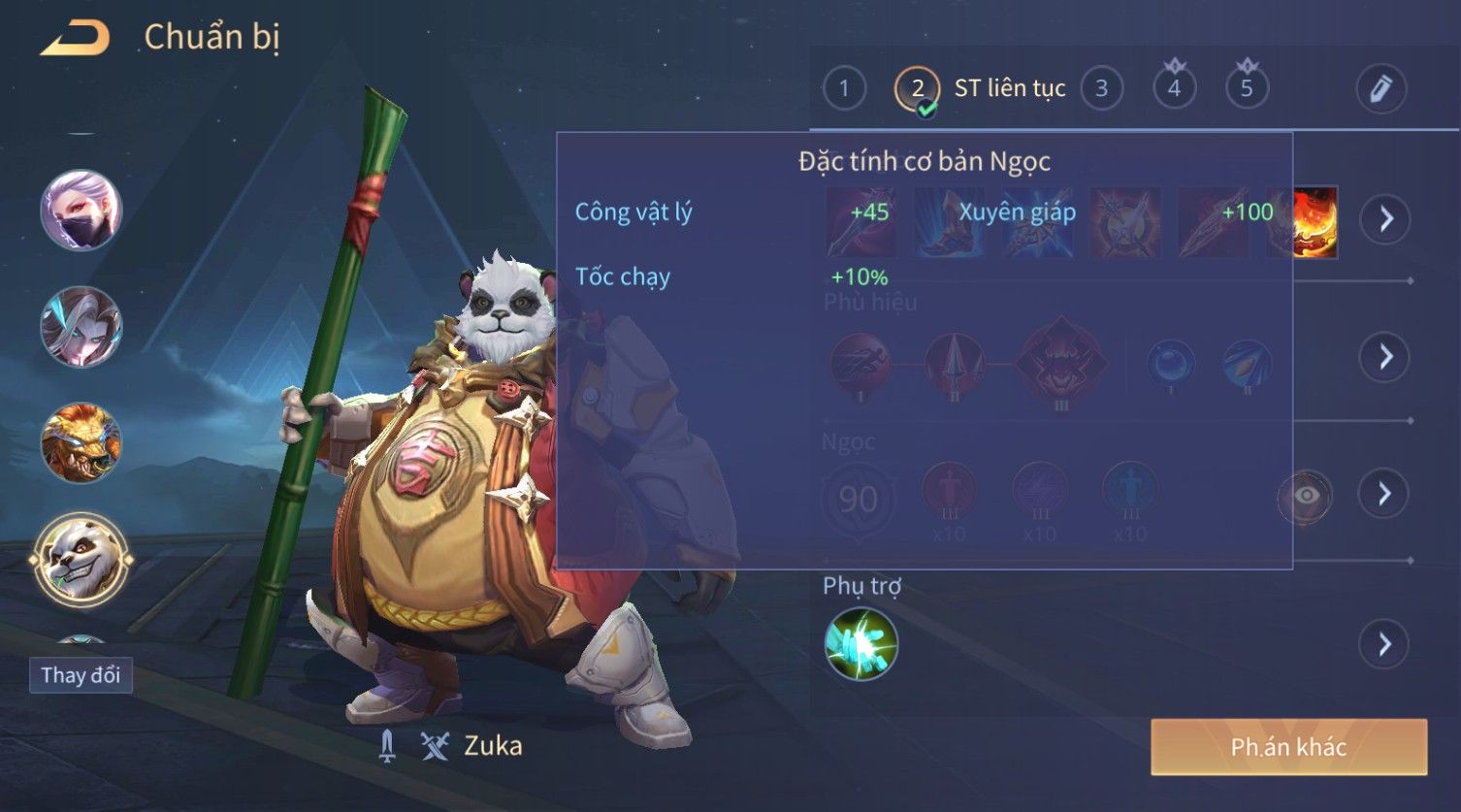
Task: Select the Phụ trợ support skill icon
Action: pyautogui.click(x=860, y=644)
